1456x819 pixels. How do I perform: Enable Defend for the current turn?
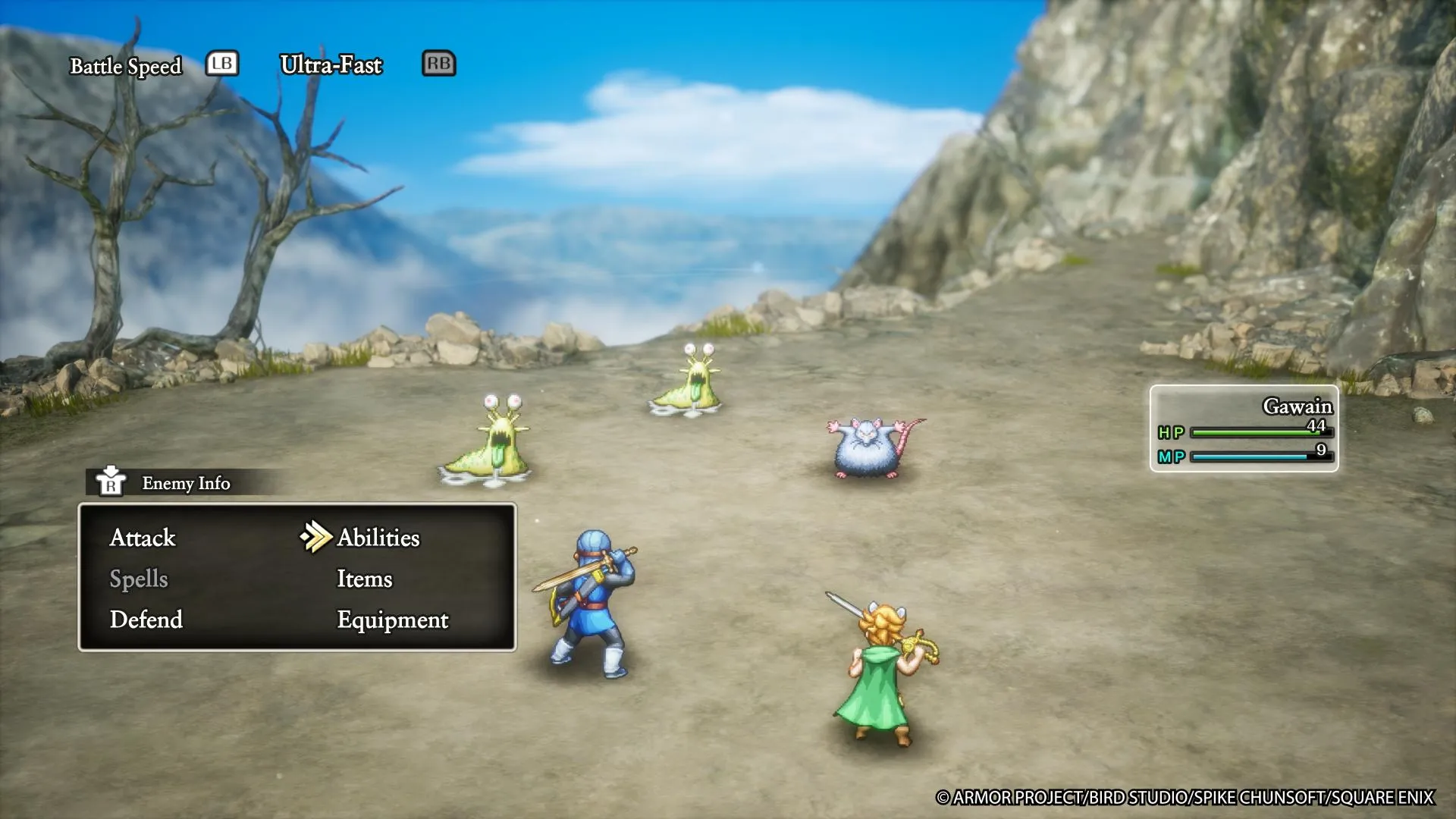coord(146,620)
